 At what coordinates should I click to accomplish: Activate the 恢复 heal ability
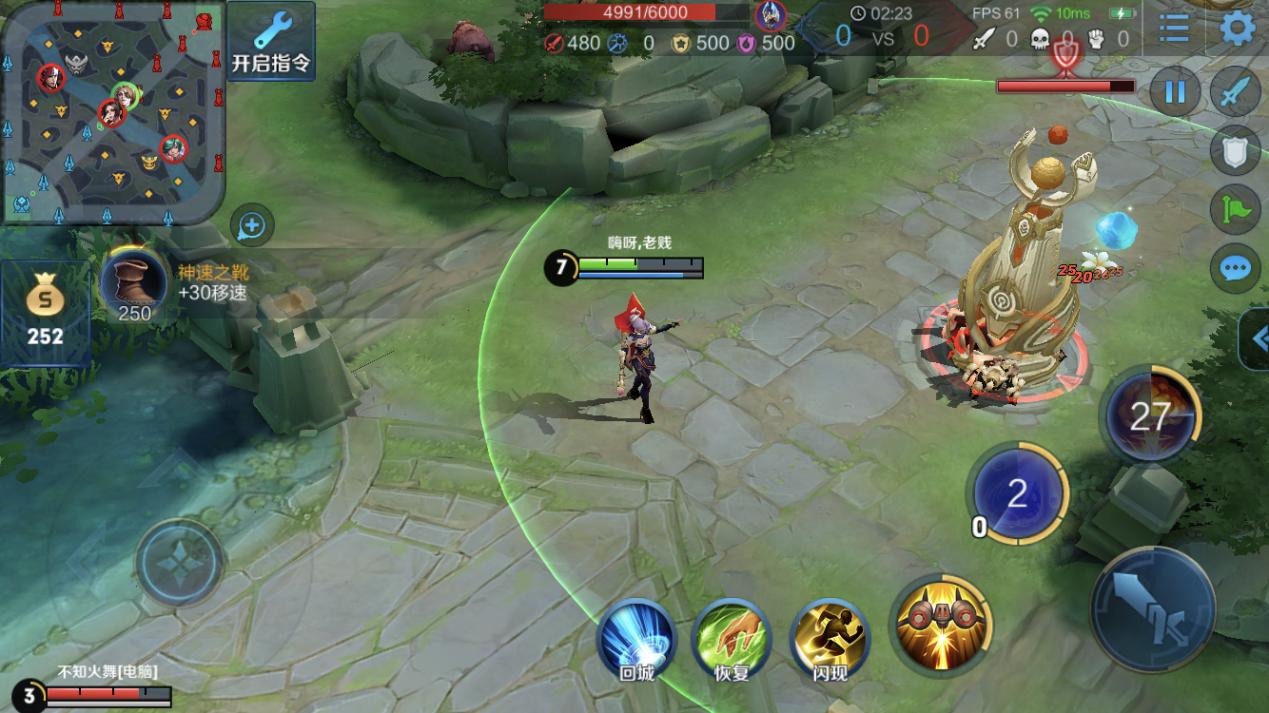[731, 637]
